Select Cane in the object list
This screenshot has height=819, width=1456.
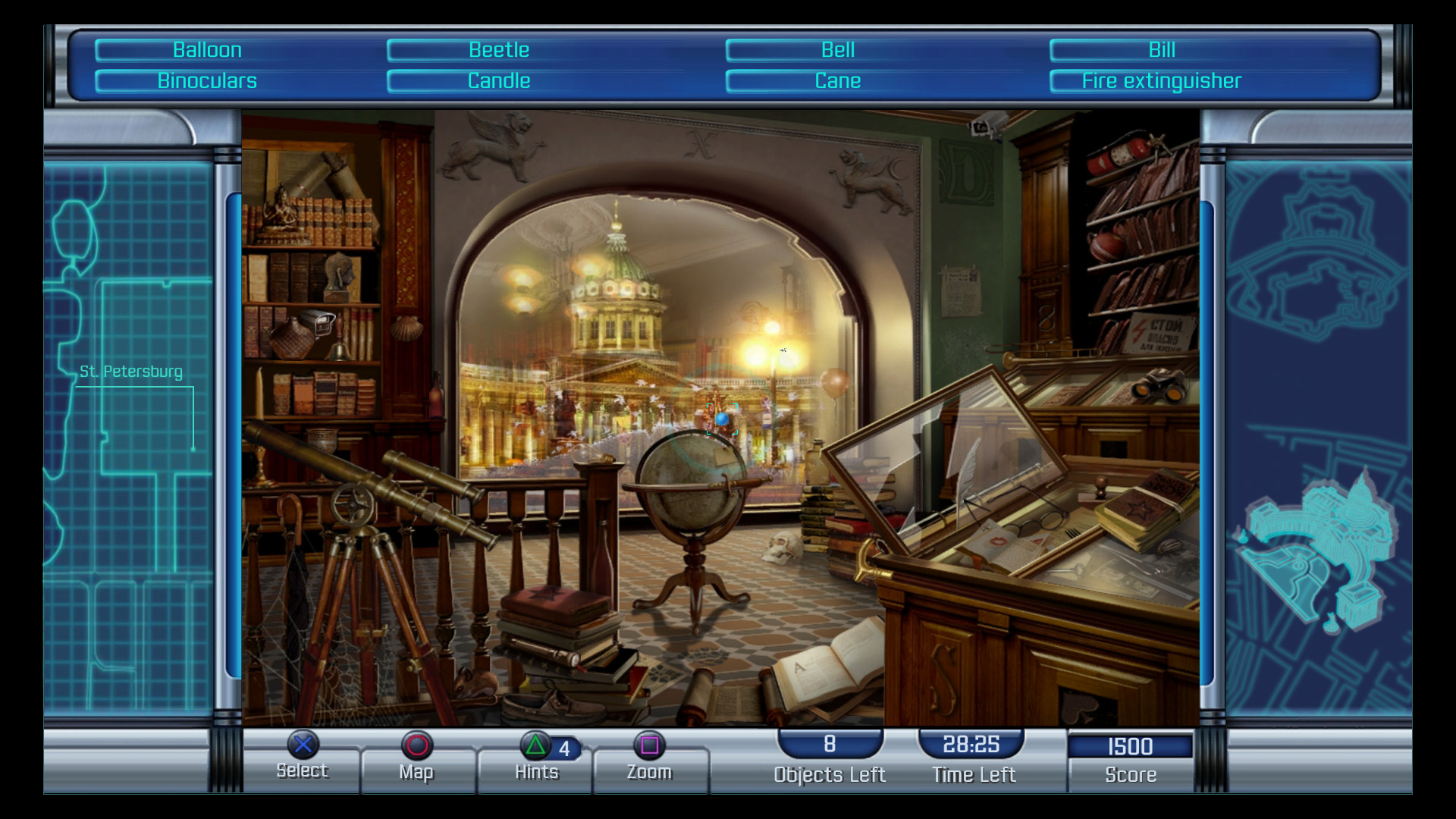(x=837, y=81)
